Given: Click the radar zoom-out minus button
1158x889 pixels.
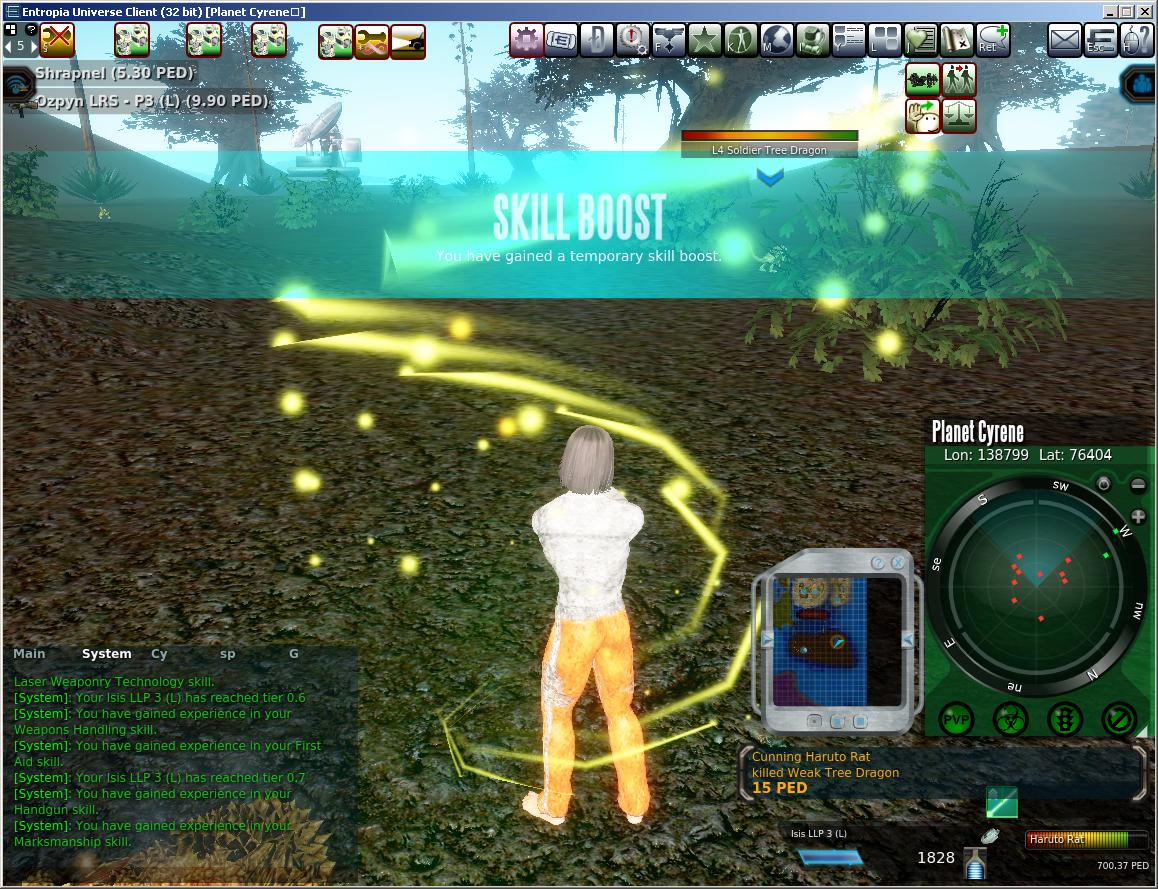Looking at the screenshot, I should (1138, 486).
